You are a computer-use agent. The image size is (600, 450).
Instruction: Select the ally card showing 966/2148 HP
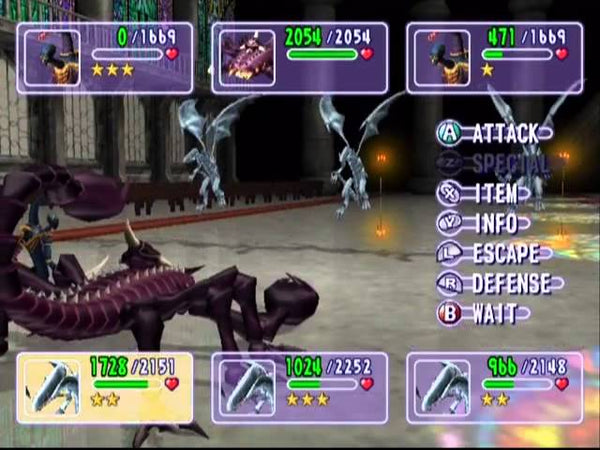click(x=494, y=385)
